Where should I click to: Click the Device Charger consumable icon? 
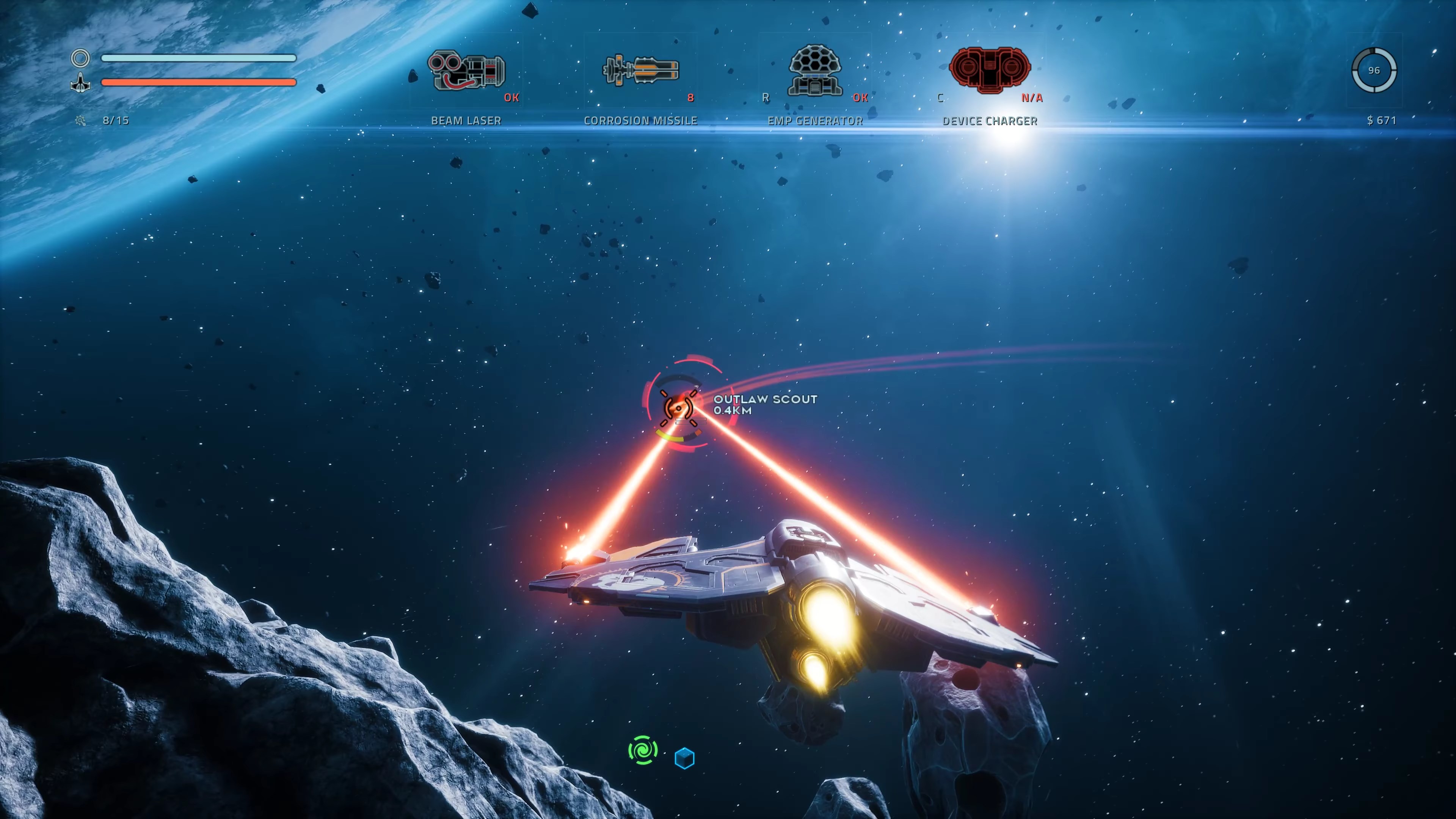pyautogui.click(x=989, y=69)
